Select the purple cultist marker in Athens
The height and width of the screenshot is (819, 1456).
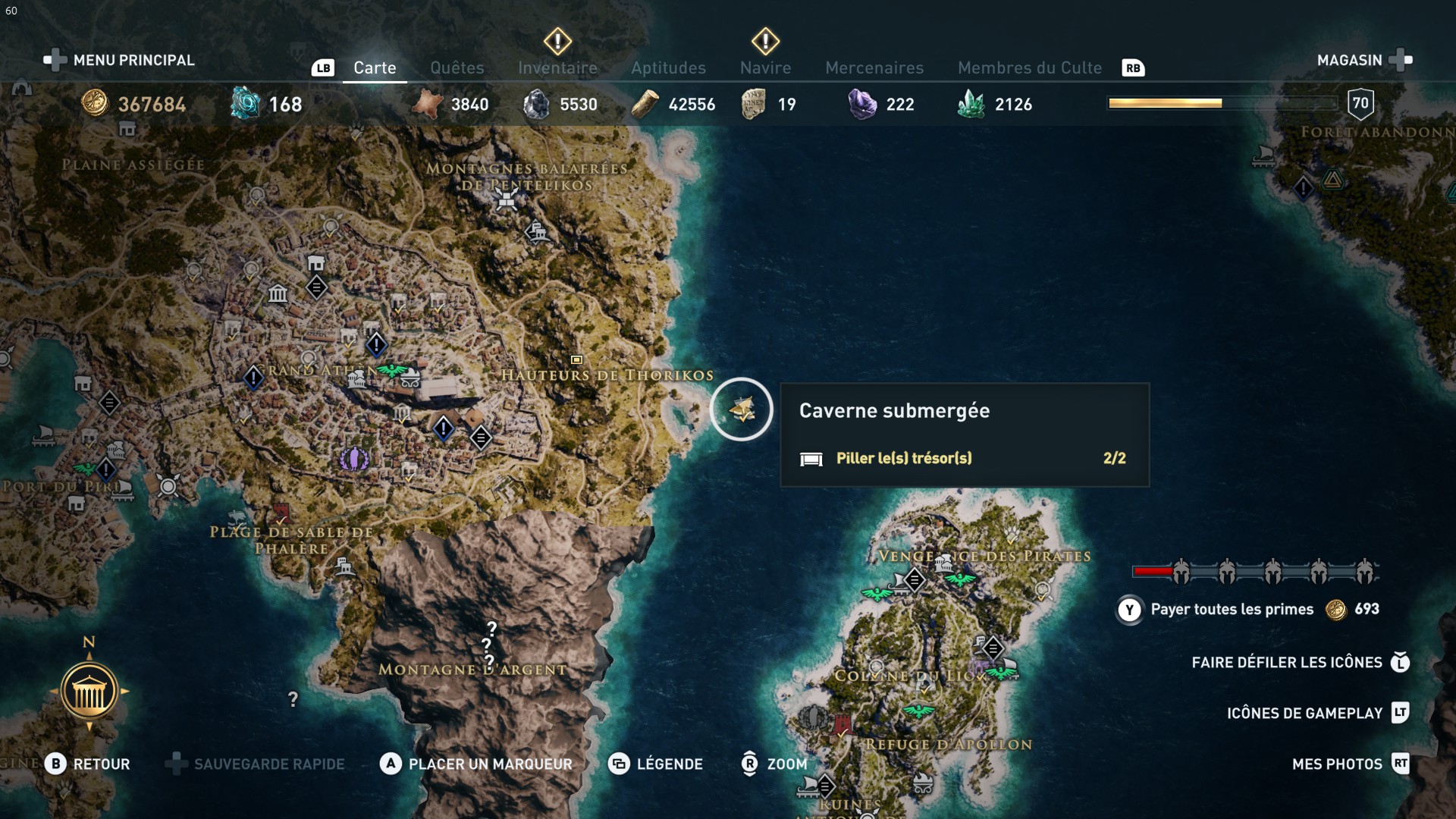[353, 458]
